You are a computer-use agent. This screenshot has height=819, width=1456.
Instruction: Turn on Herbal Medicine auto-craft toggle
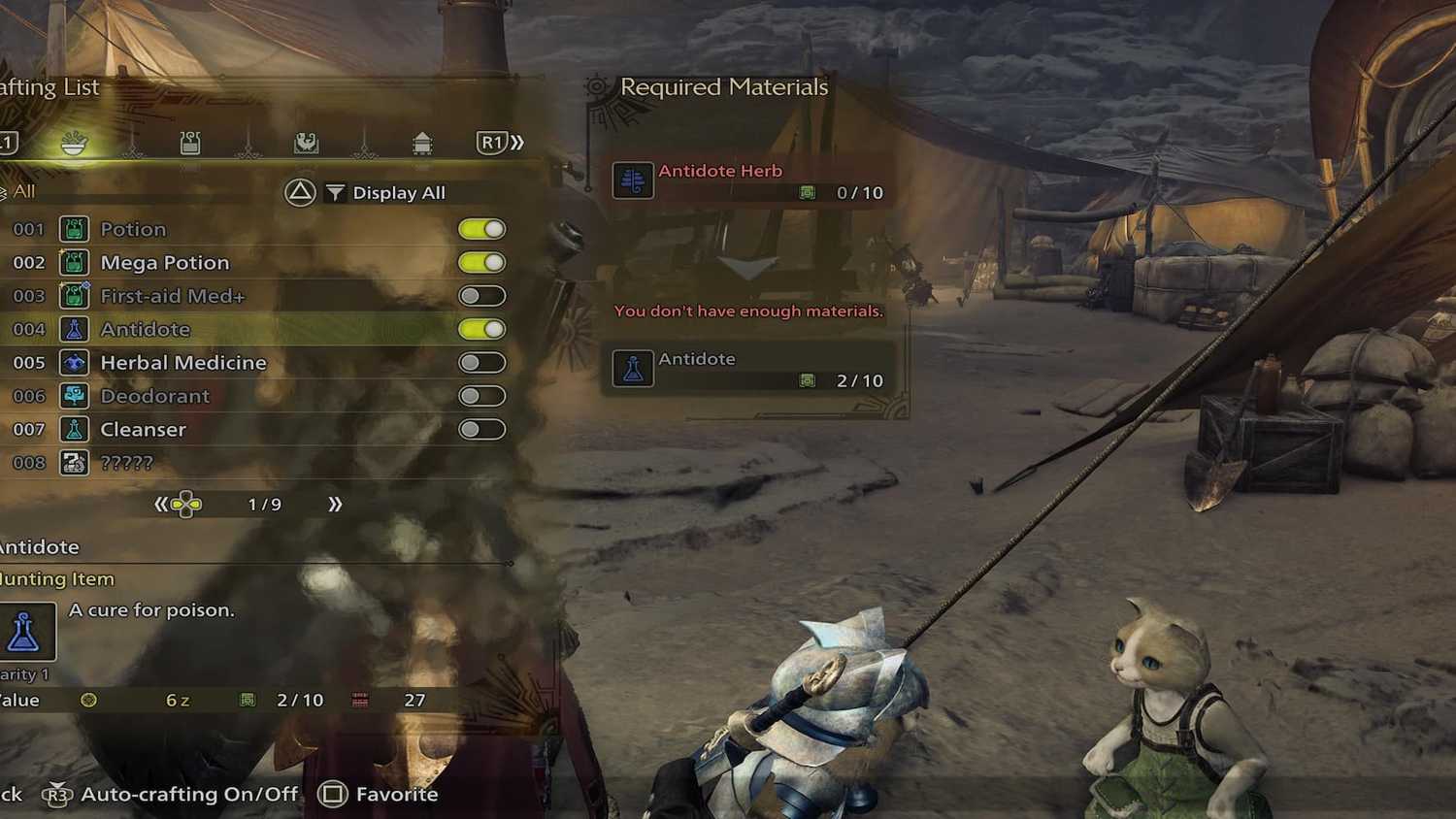click(482, 362)
